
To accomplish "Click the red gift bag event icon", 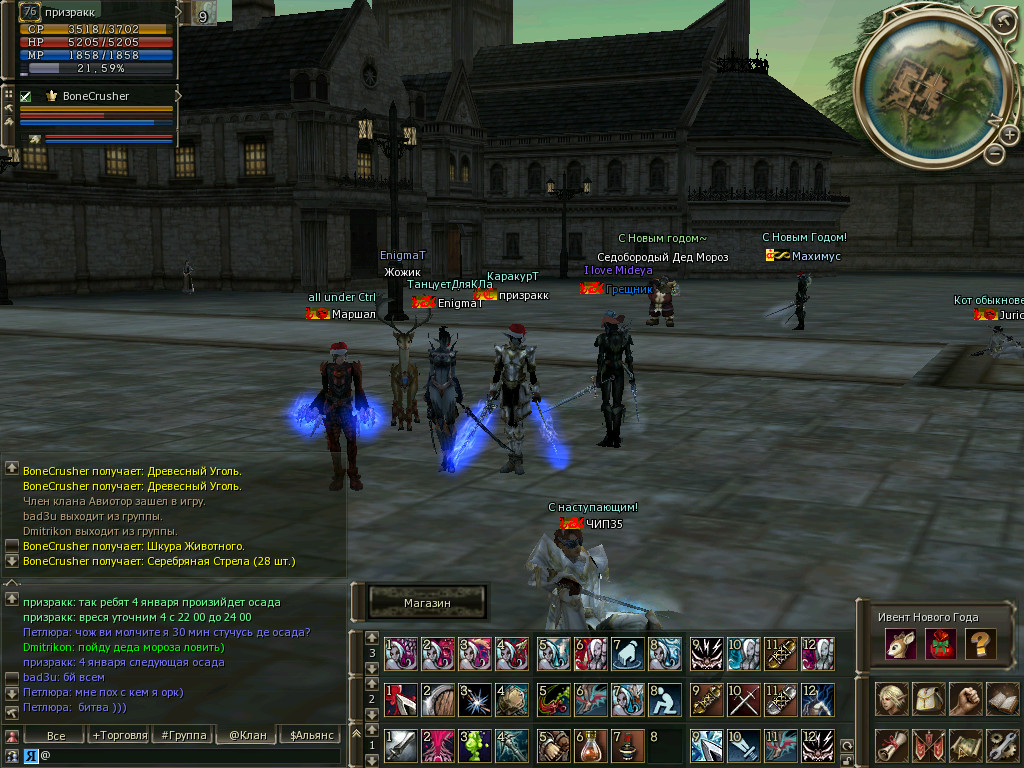I will (941, 645).
